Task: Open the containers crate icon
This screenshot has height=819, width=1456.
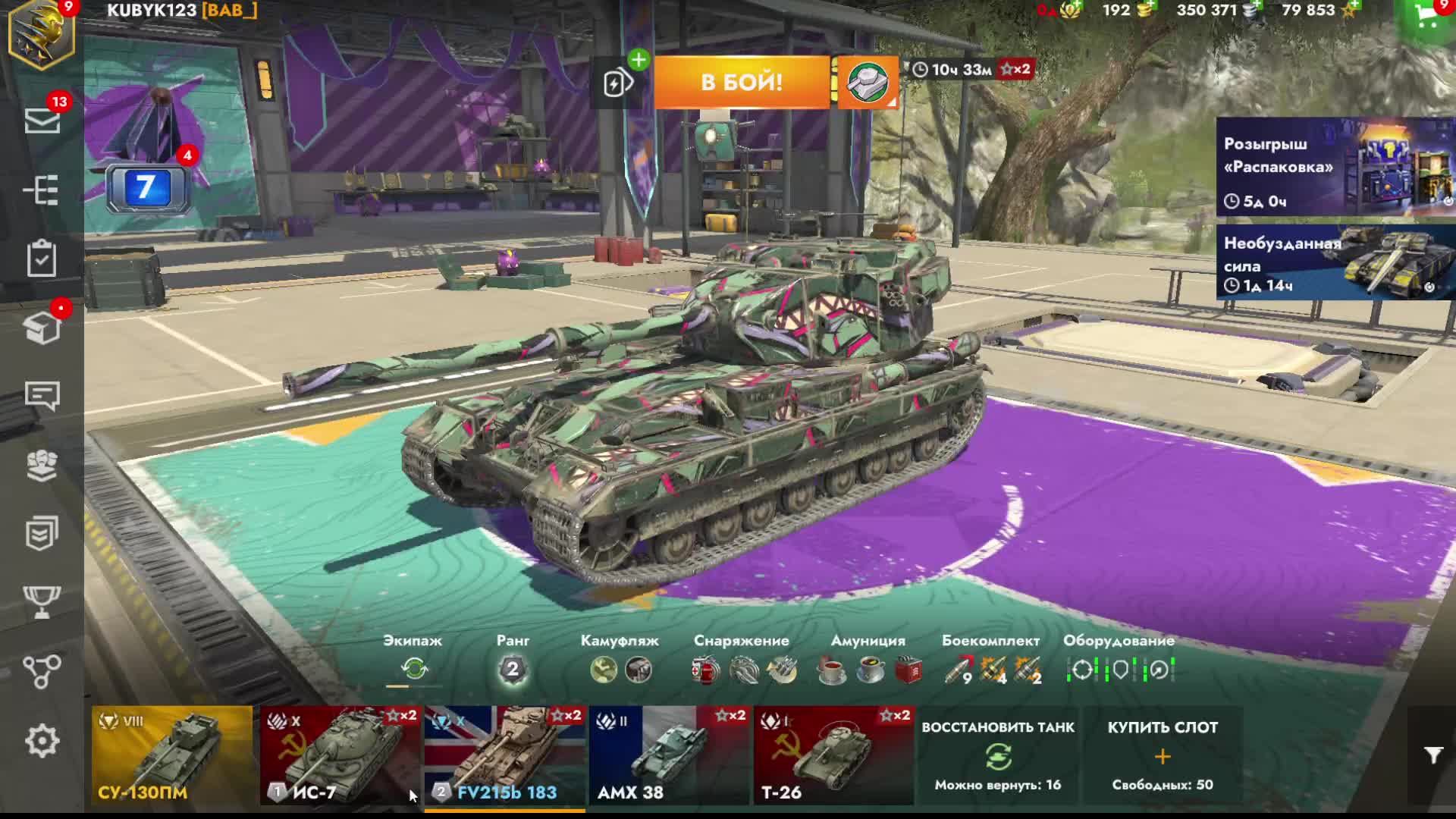Action: pyautogui.click(x=42, y=328)
